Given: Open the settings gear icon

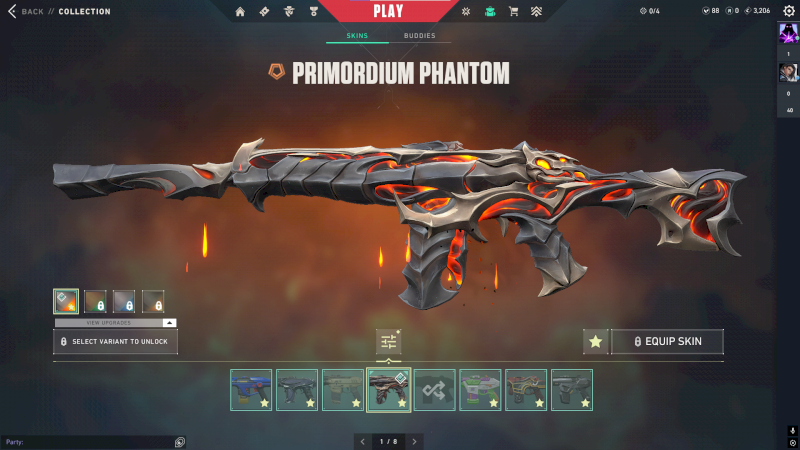Looking at the screenshot, I should (x=788, y=10).
